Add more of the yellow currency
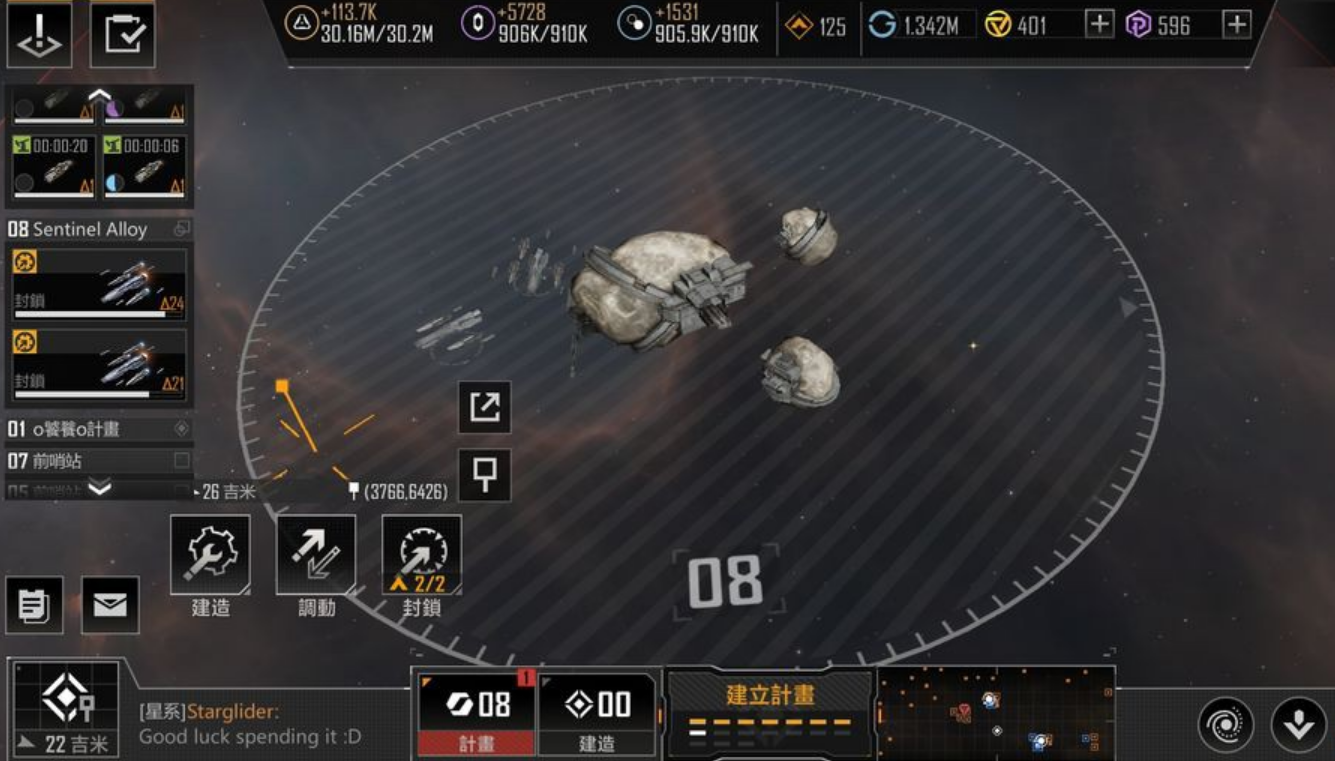 (x=1099, y=25)
